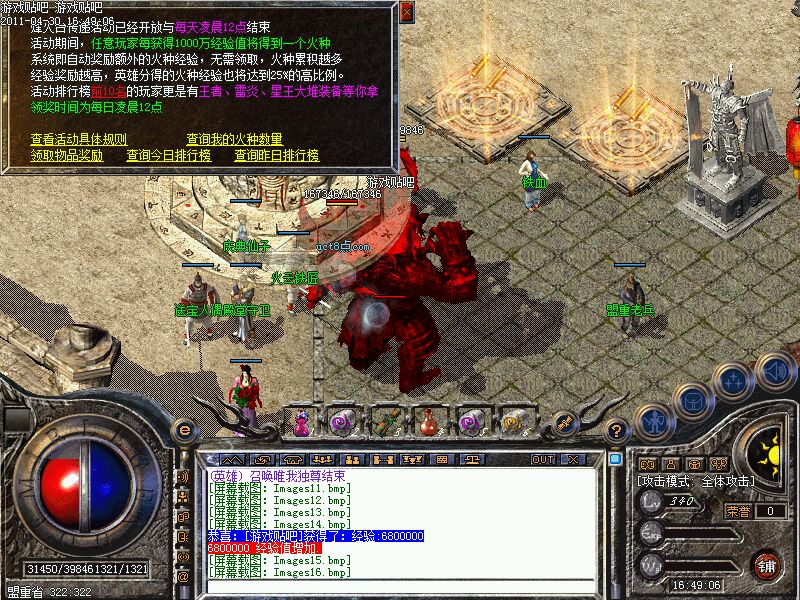Select the 领取物品奖励 option
The image size is (800, 600).
pos(67,155)
